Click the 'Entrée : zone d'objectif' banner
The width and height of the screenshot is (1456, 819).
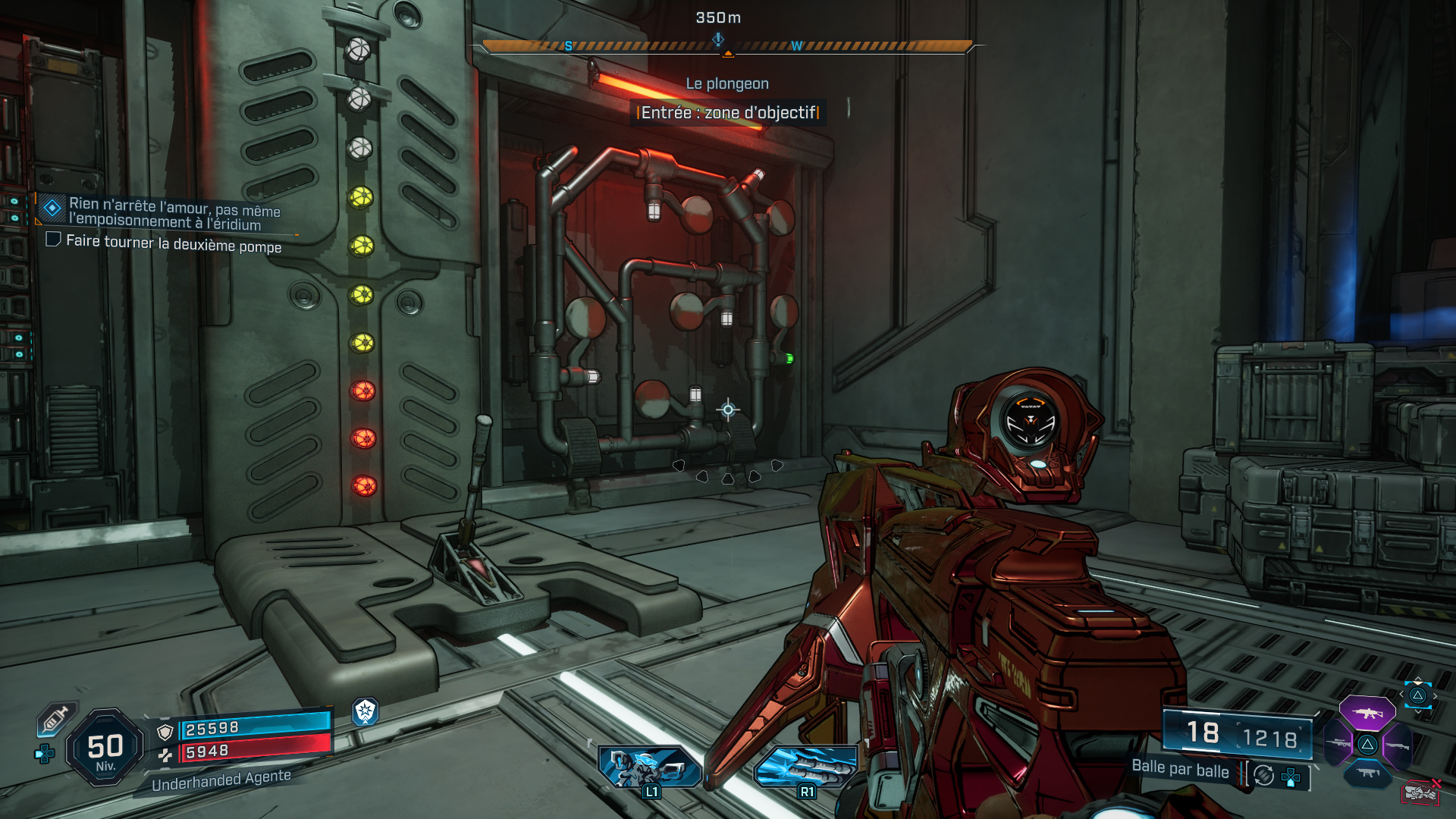coord(727,111)
